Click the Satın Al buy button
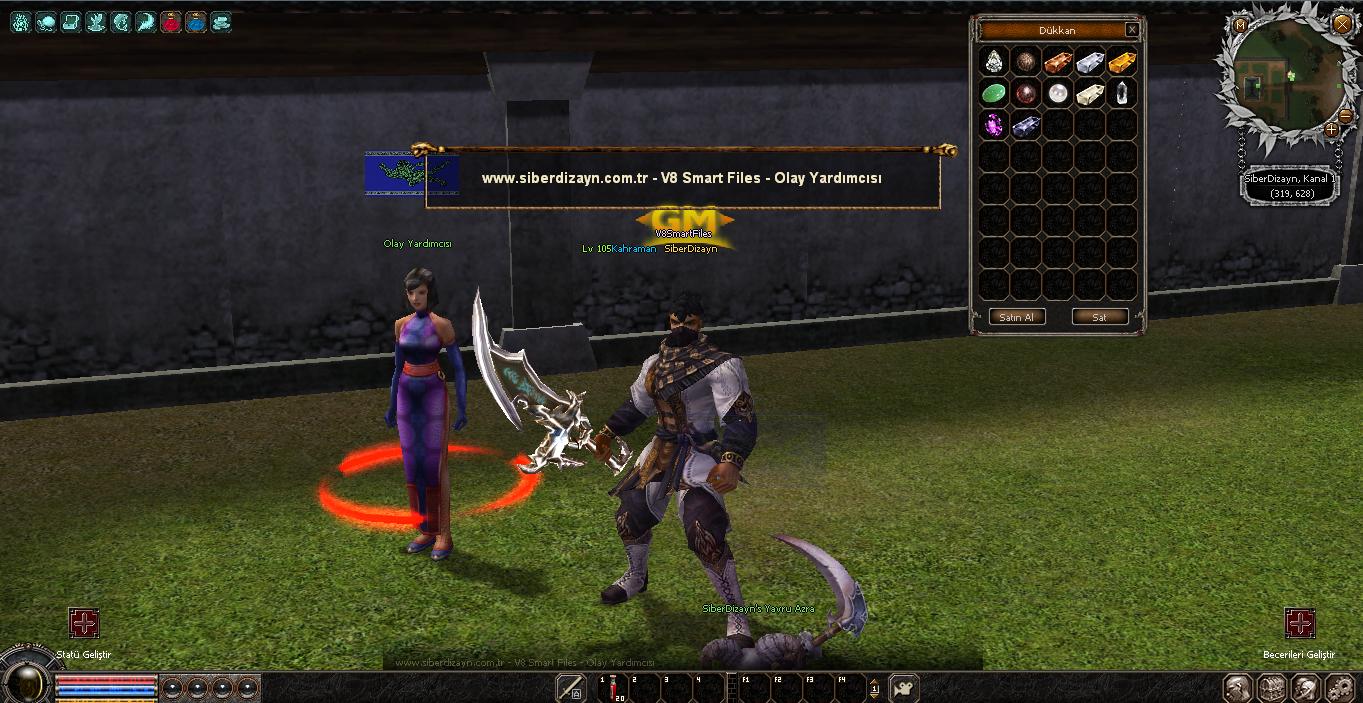1363x703 pixels. tap(1017, 317)
